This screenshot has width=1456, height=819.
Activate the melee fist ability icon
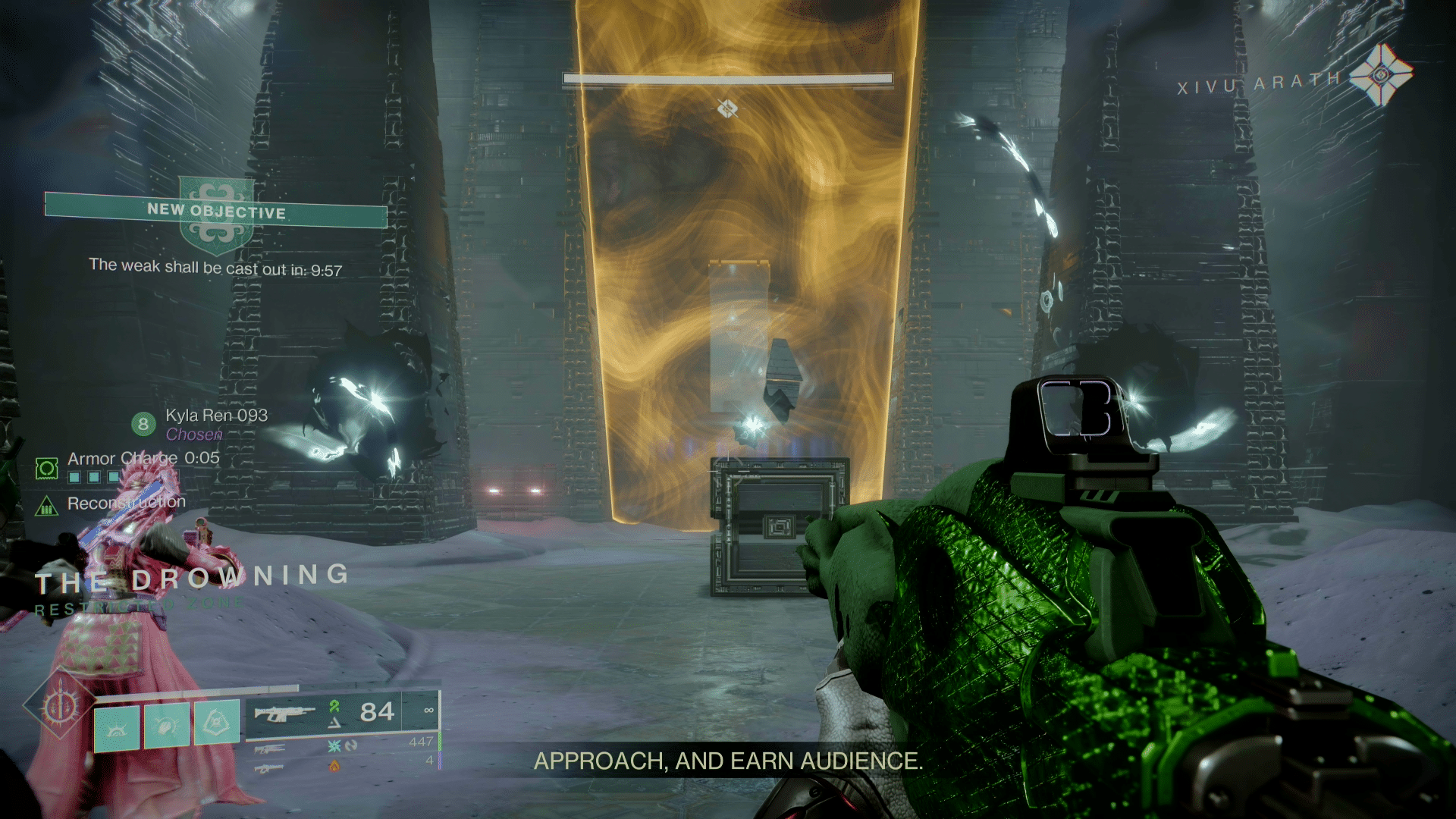click(167, 726)
